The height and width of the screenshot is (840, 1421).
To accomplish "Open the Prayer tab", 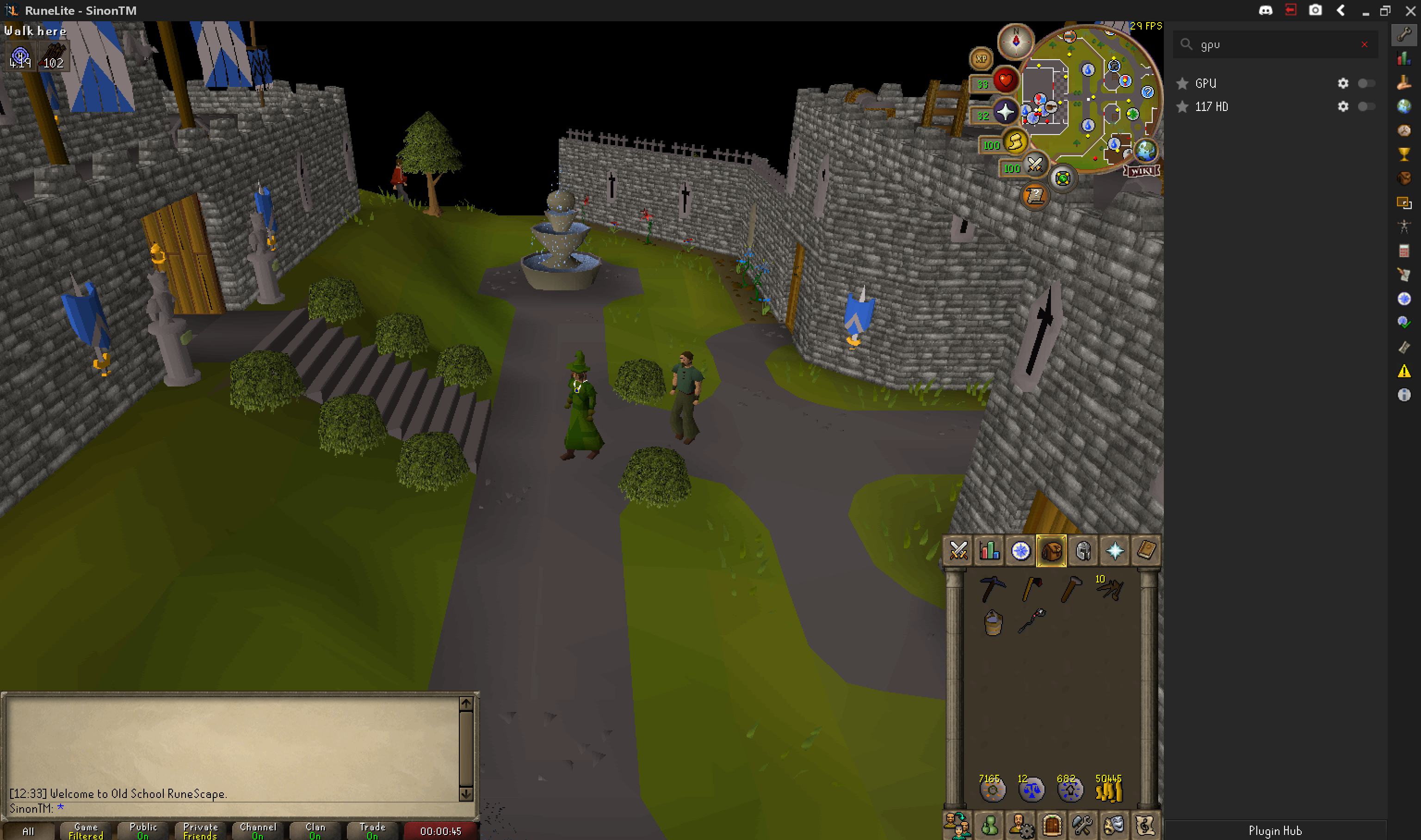I will [x=1115, y=550].
